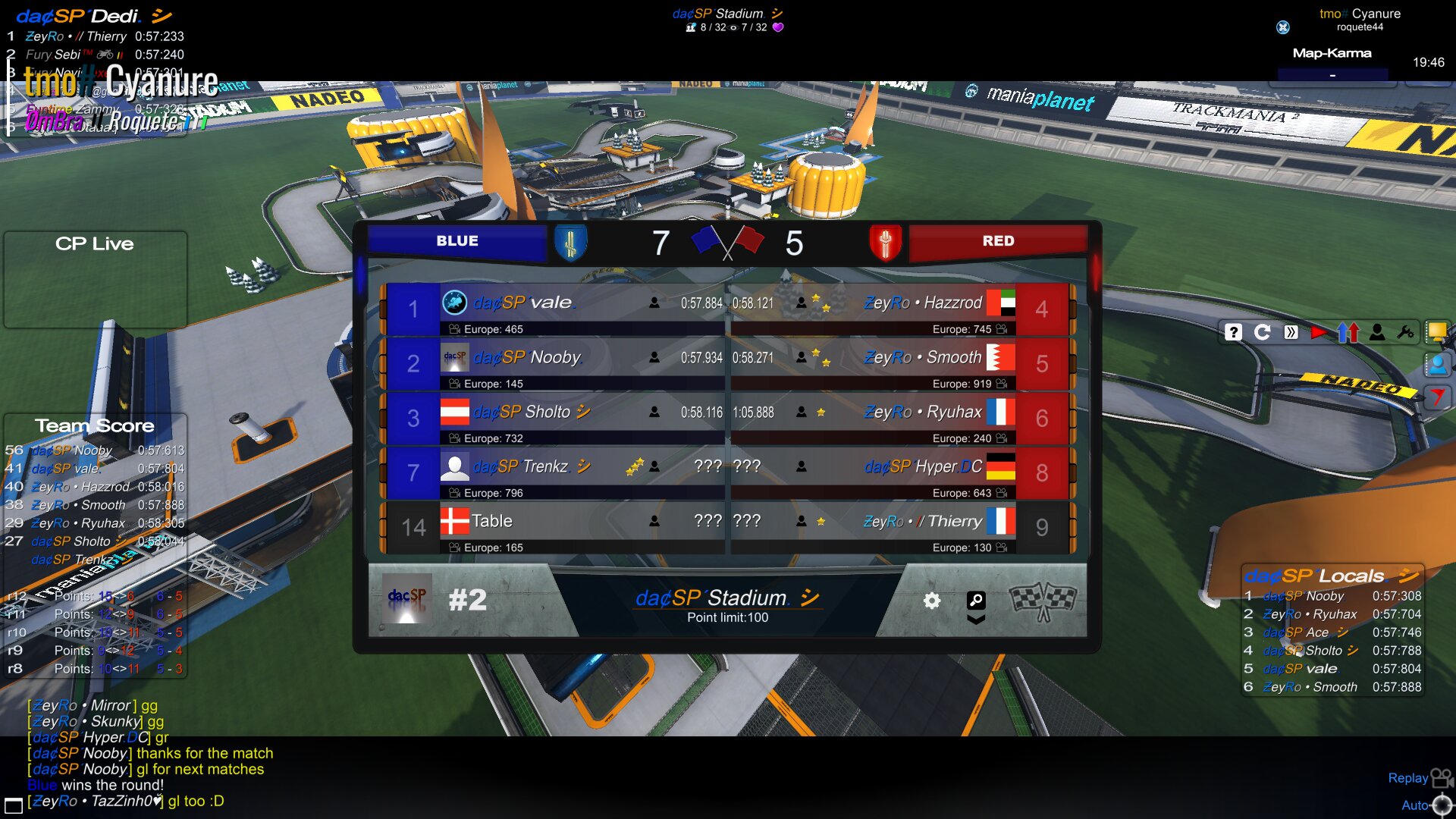Click the blue and red team arrows

[1348, 332]
